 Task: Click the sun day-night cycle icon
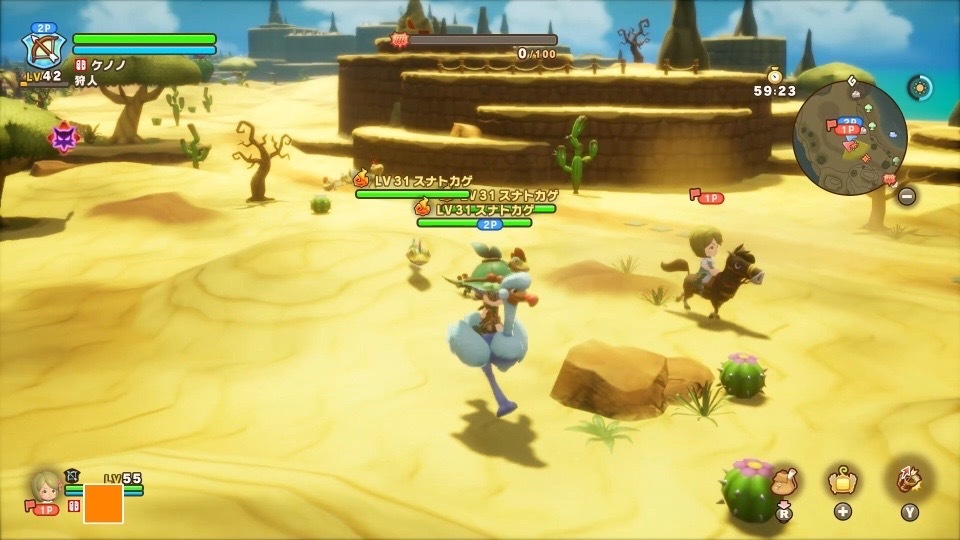click(x=919, y=87)
